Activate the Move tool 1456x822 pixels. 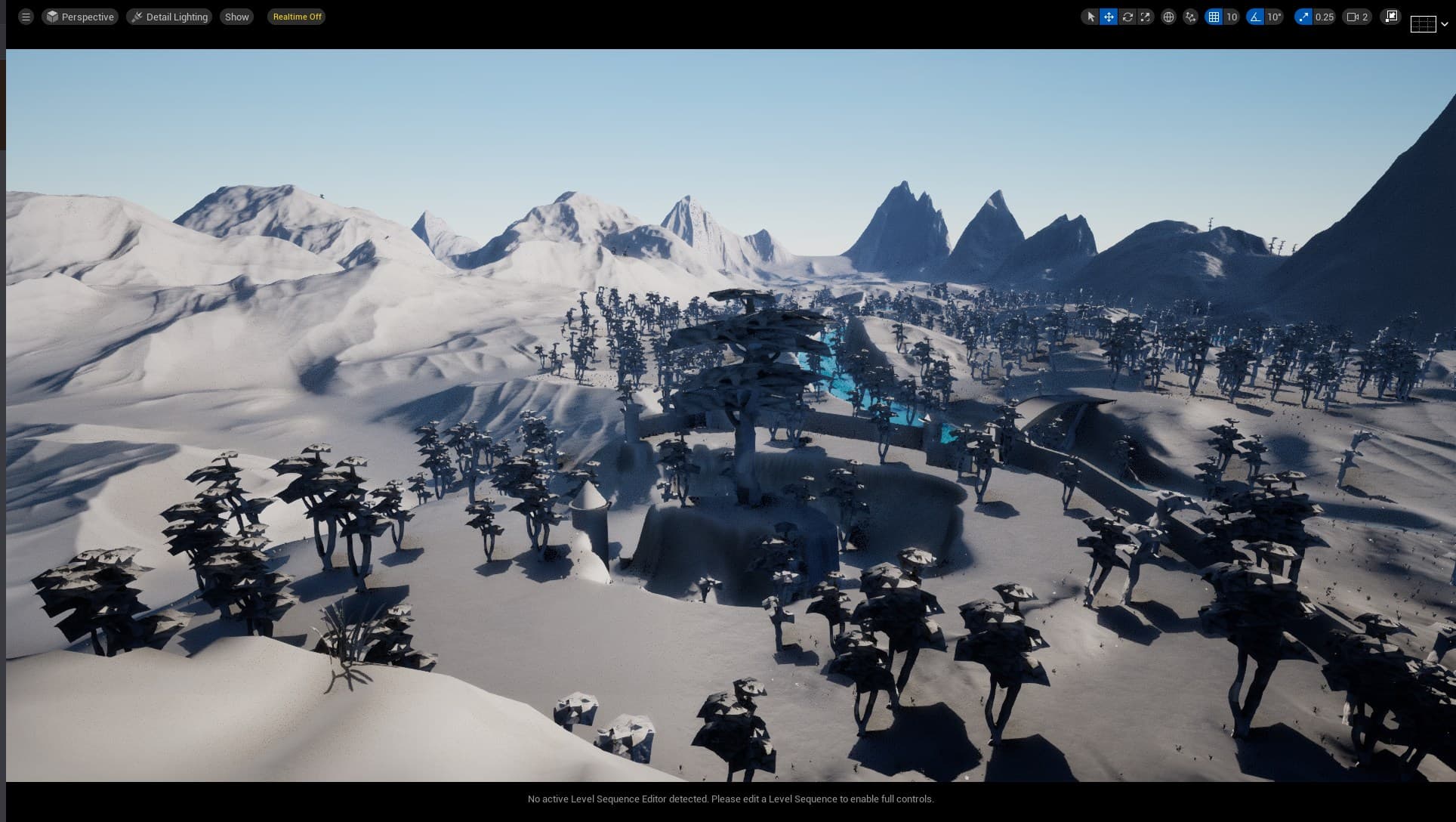(1108, 16)
